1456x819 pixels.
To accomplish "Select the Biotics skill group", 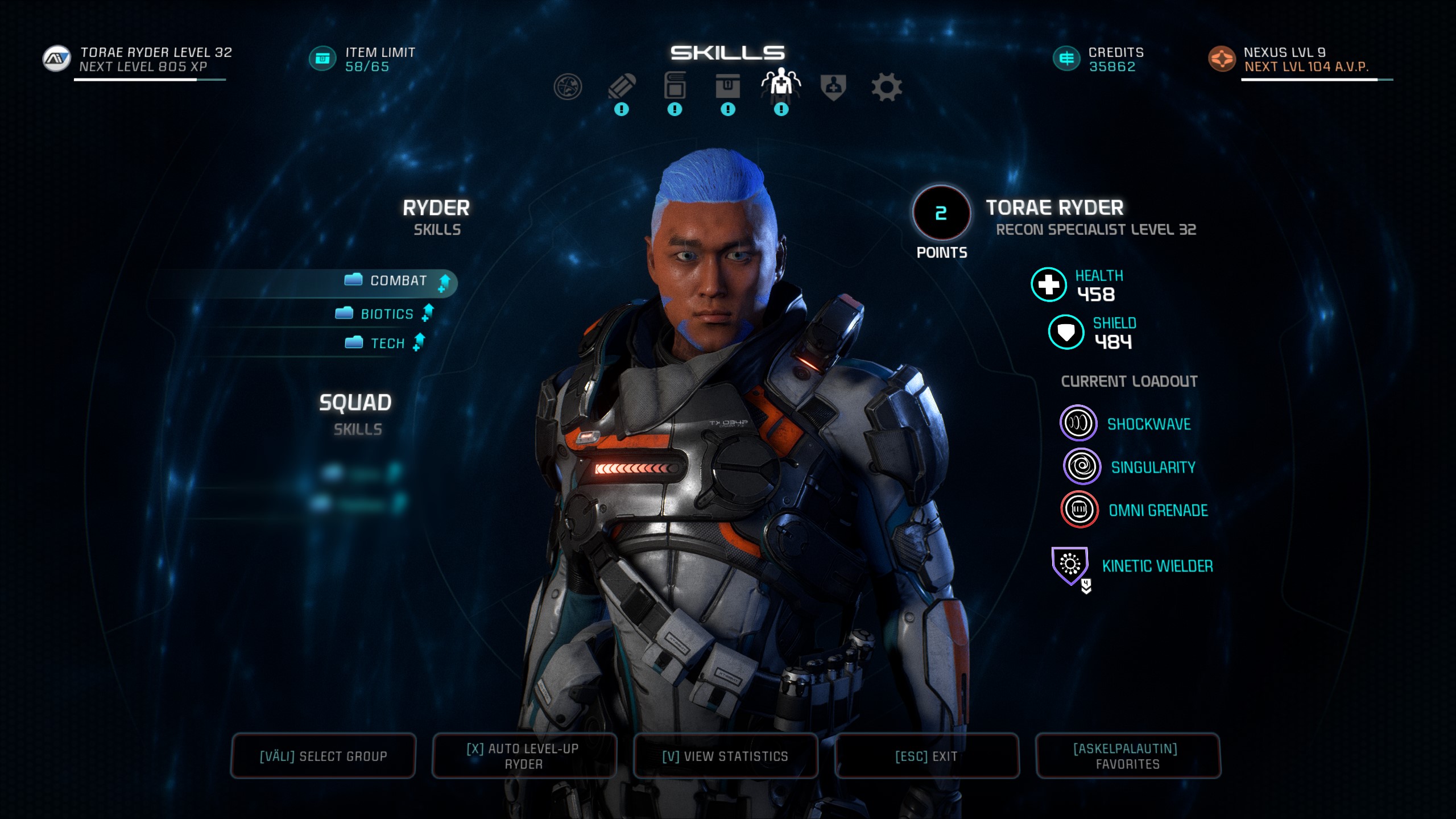I will (x=386, y=314).
